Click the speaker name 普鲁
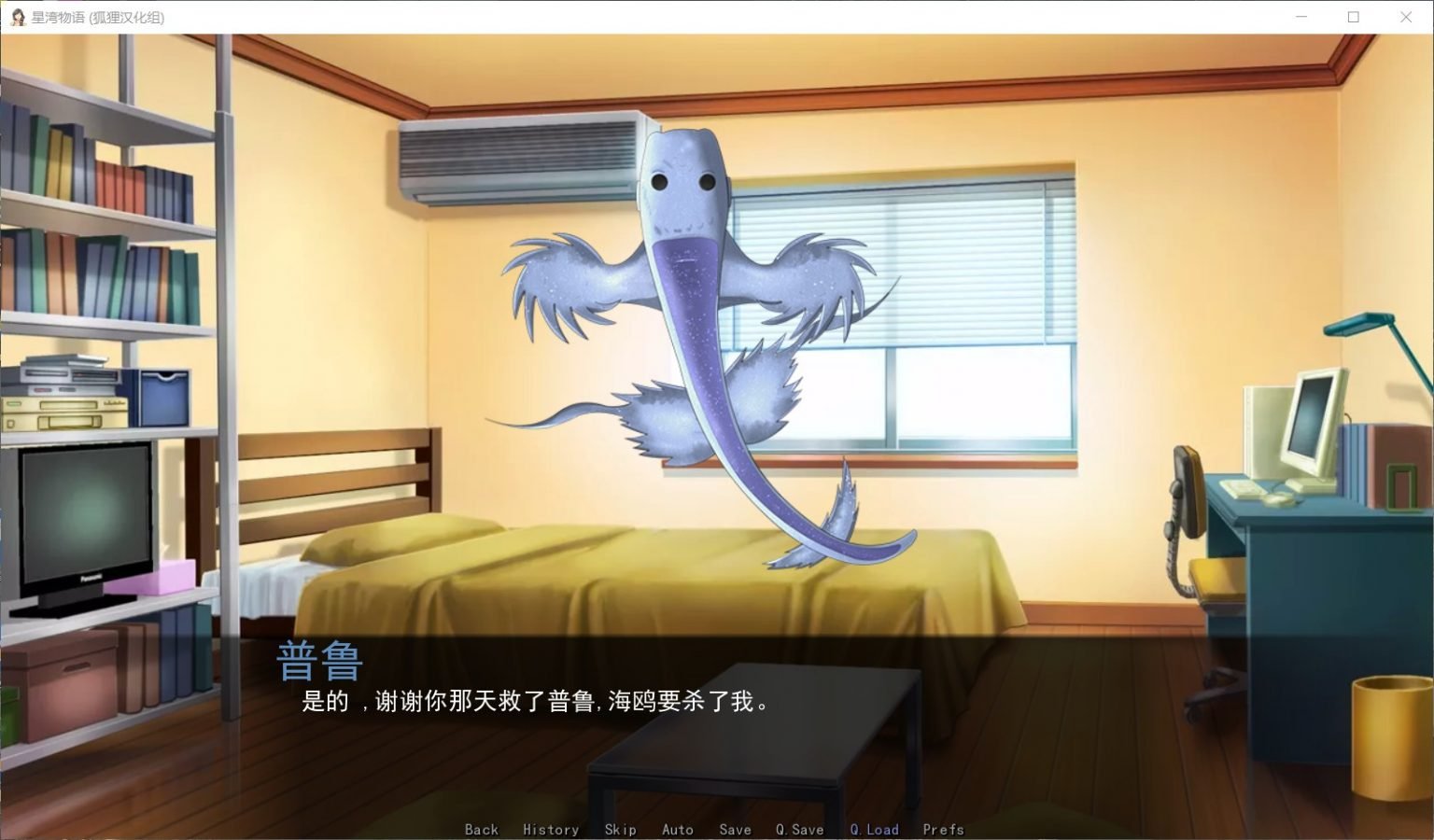Viewport: 1434px width, 840px height. tap(319, 661)
